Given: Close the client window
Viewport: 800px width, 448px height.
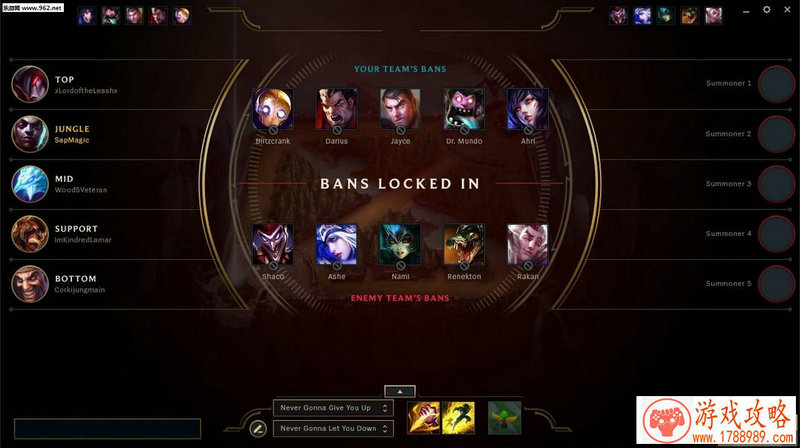Looking at the screenshot, I should click(x=787, y=9).
